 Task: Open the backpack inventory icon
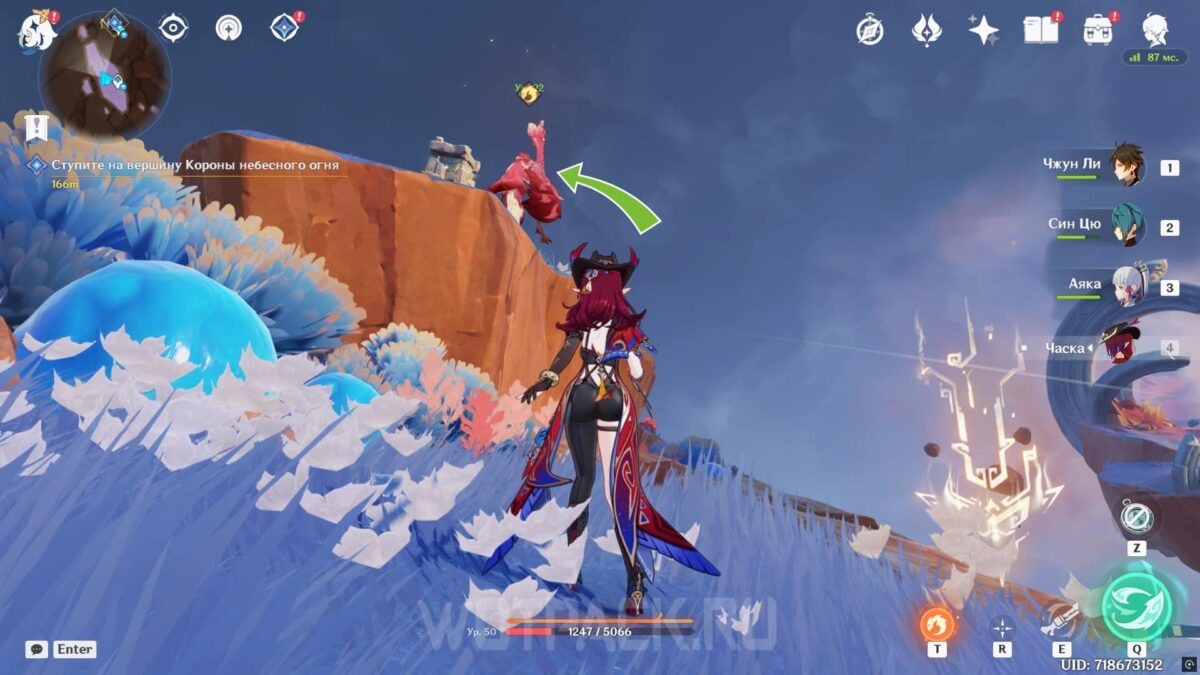pyautogui.click(x=1098, y=29)
